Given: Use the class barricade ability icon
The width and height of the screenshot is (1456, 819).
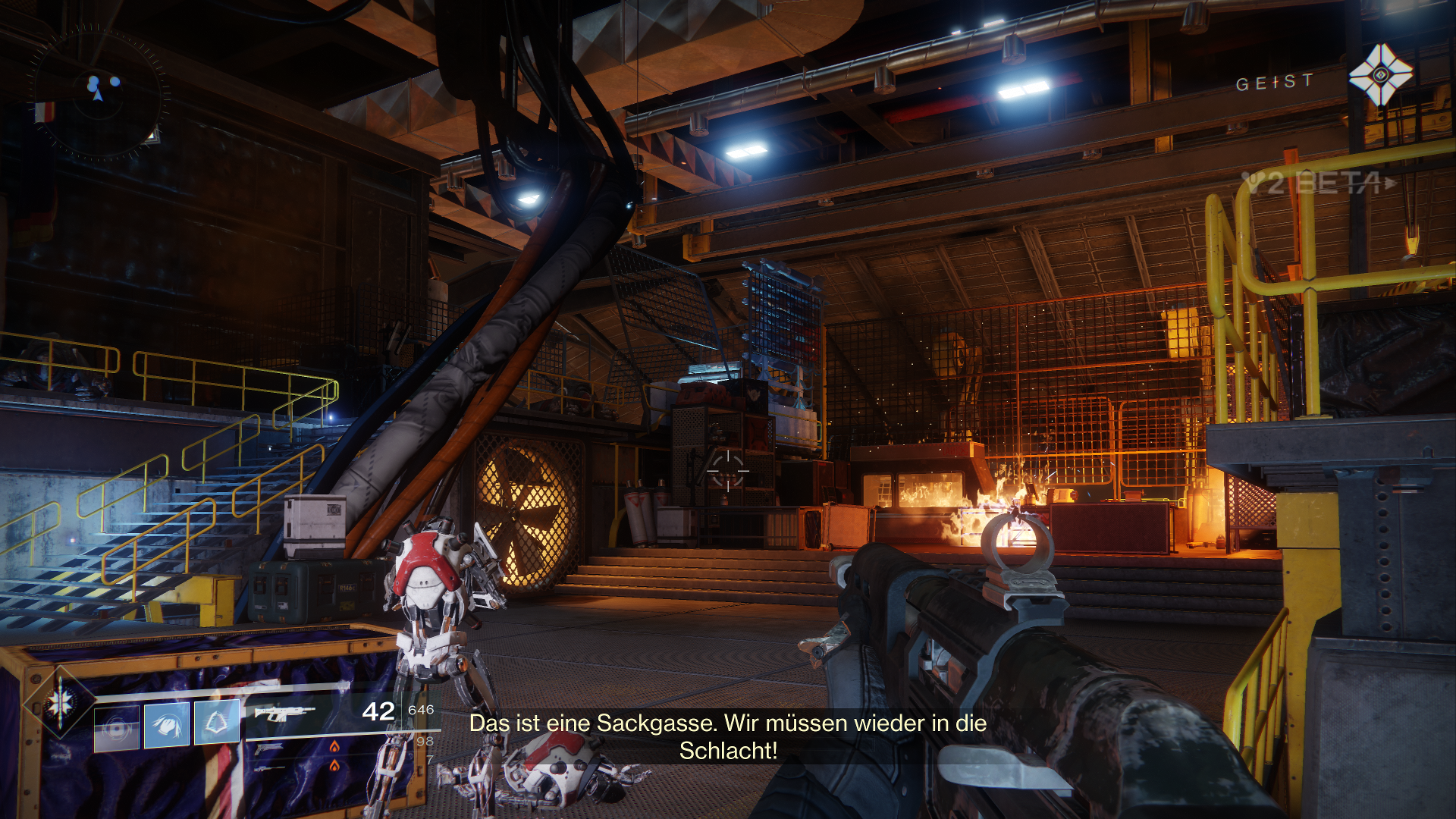Looking at the screenshot, I should click(217, 723).
